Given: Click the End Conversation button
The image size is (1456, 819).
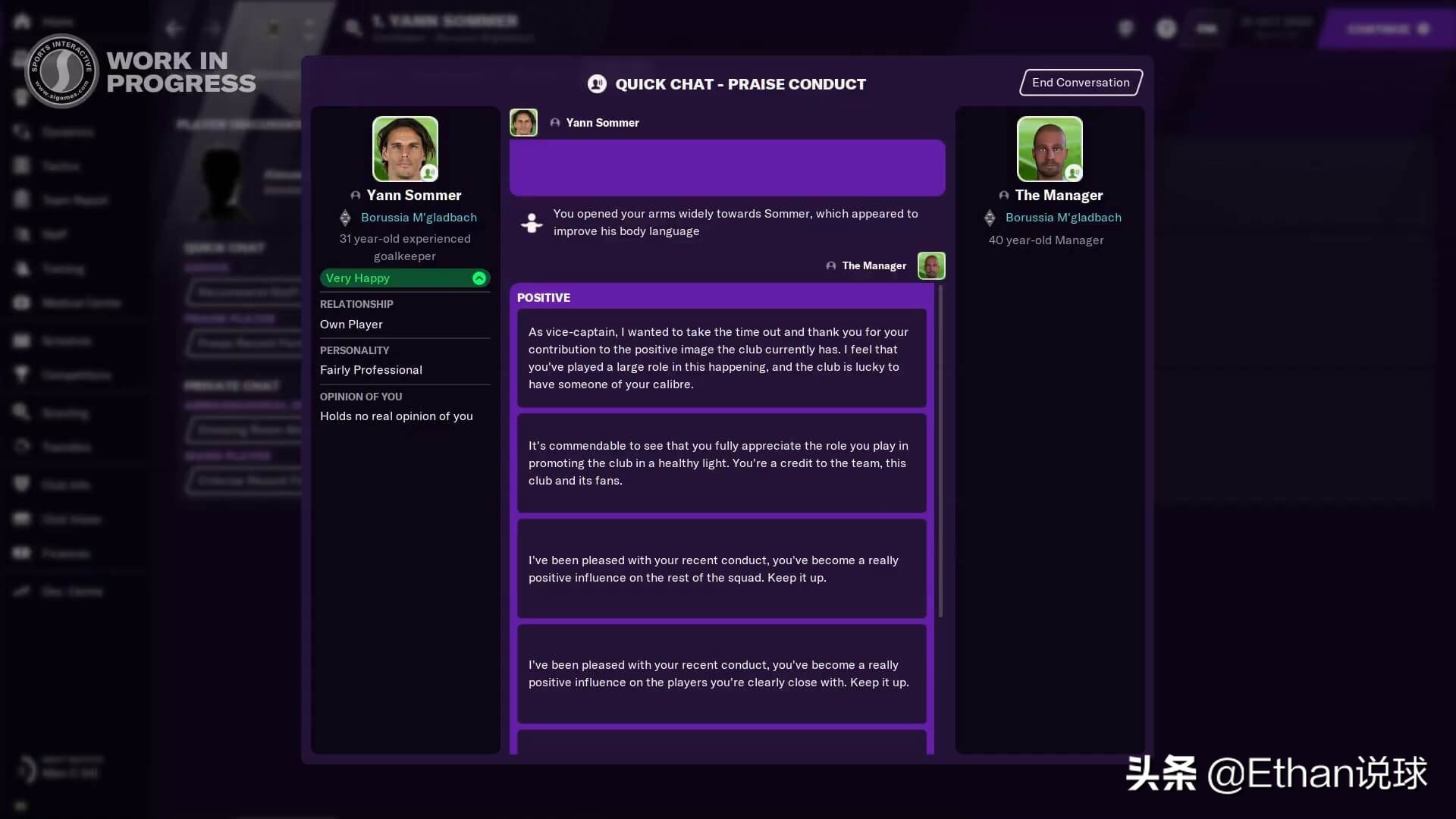Looking at the screenshot, I should coord(1080,82).
